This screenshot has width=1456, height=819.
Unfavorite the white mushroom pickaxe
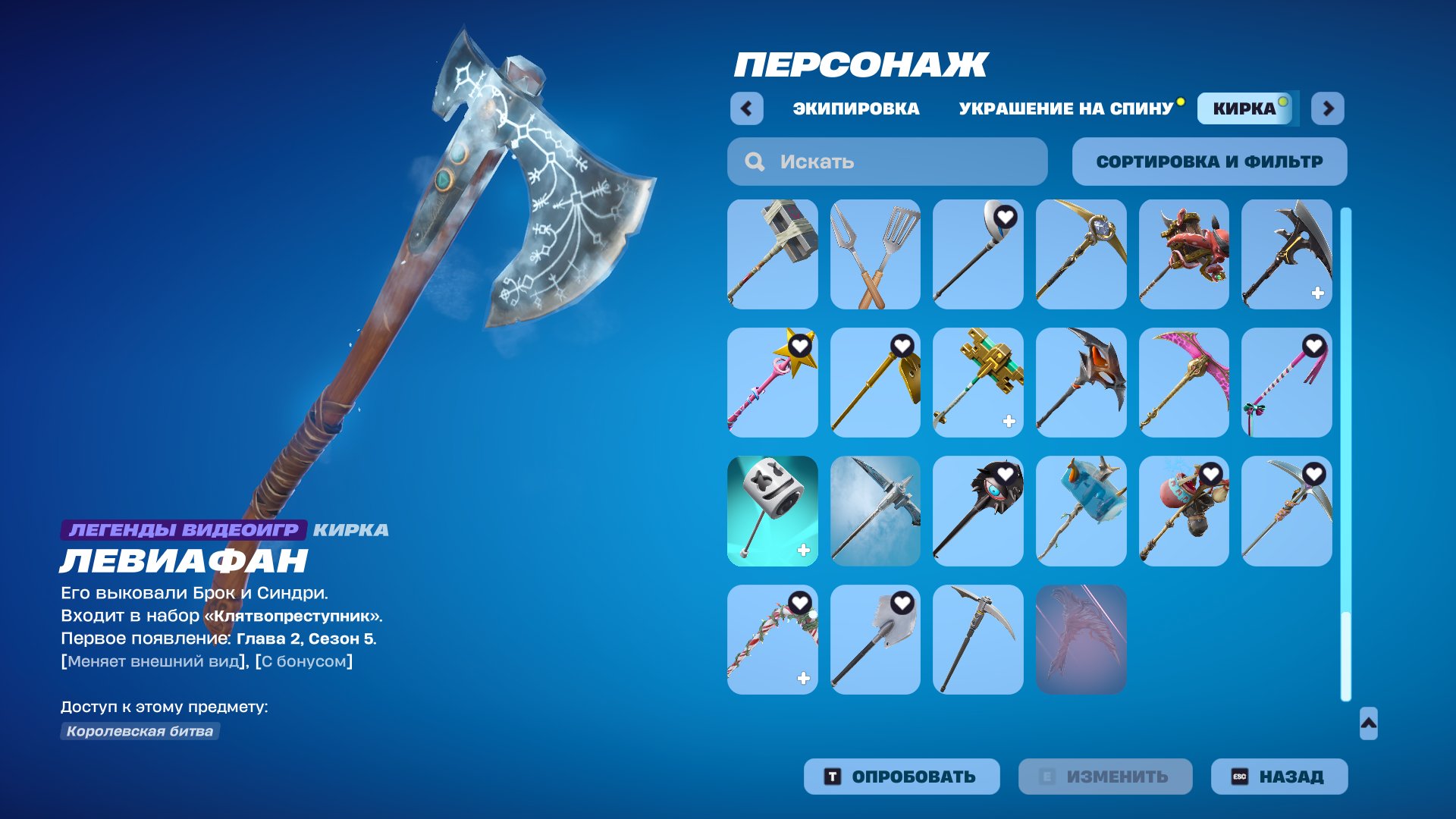[x=1005, y=216]
